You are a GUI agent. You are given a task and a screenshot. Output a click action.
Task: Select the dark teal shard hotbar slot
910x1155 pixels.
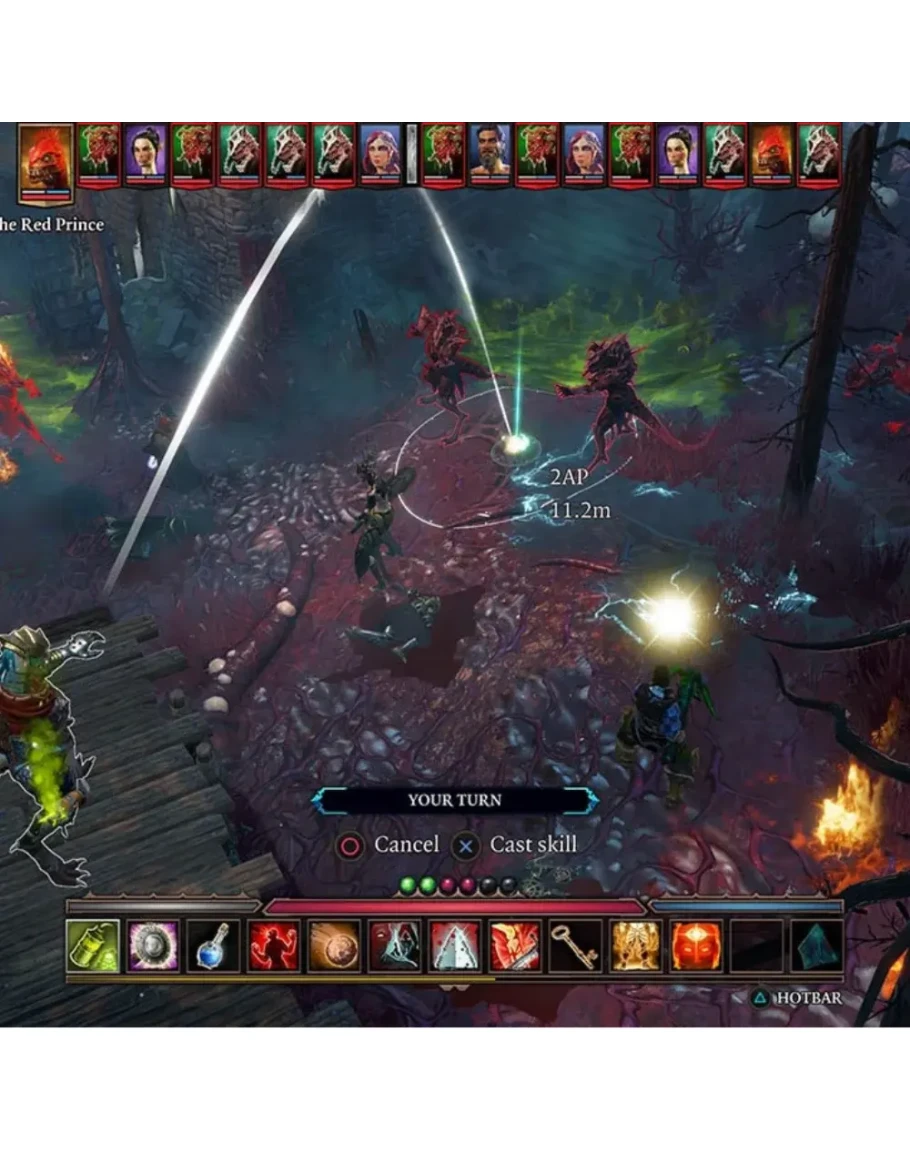[816, 946]
